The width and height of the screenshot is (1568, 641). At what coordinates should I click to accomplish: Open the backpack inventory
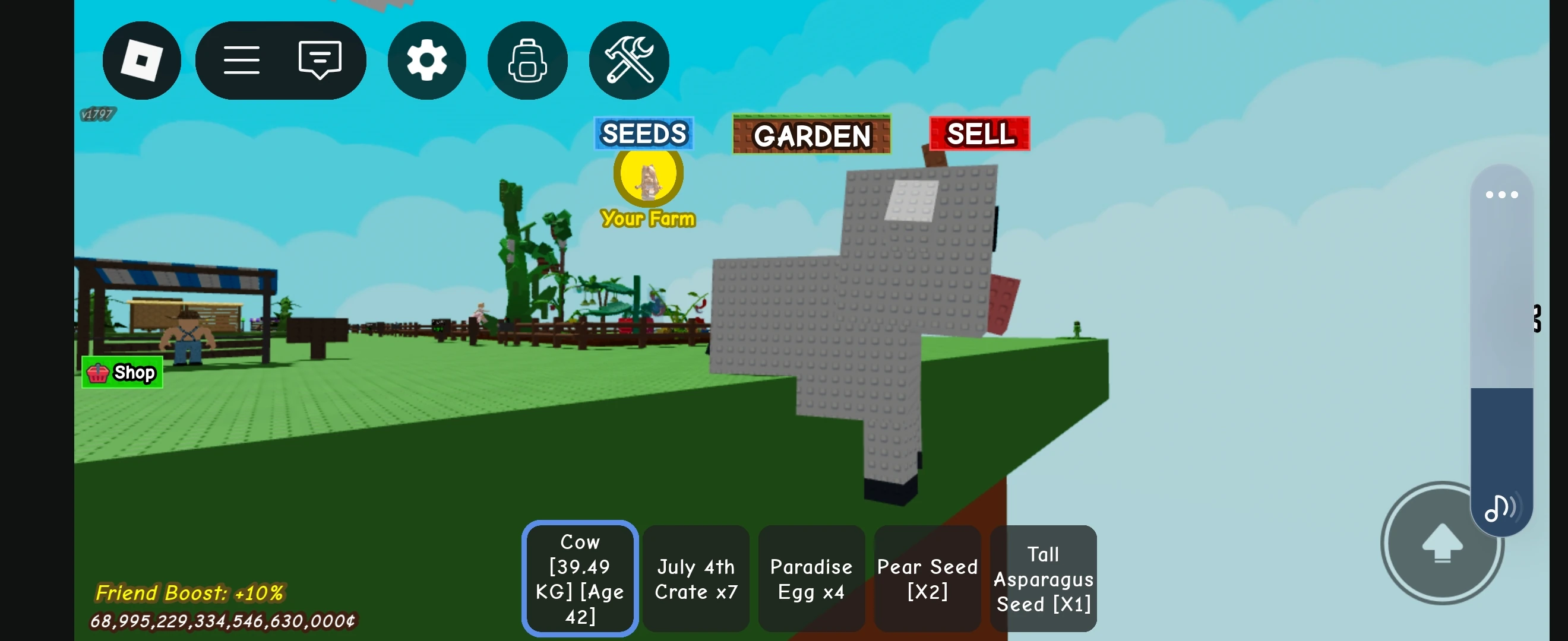527,59
